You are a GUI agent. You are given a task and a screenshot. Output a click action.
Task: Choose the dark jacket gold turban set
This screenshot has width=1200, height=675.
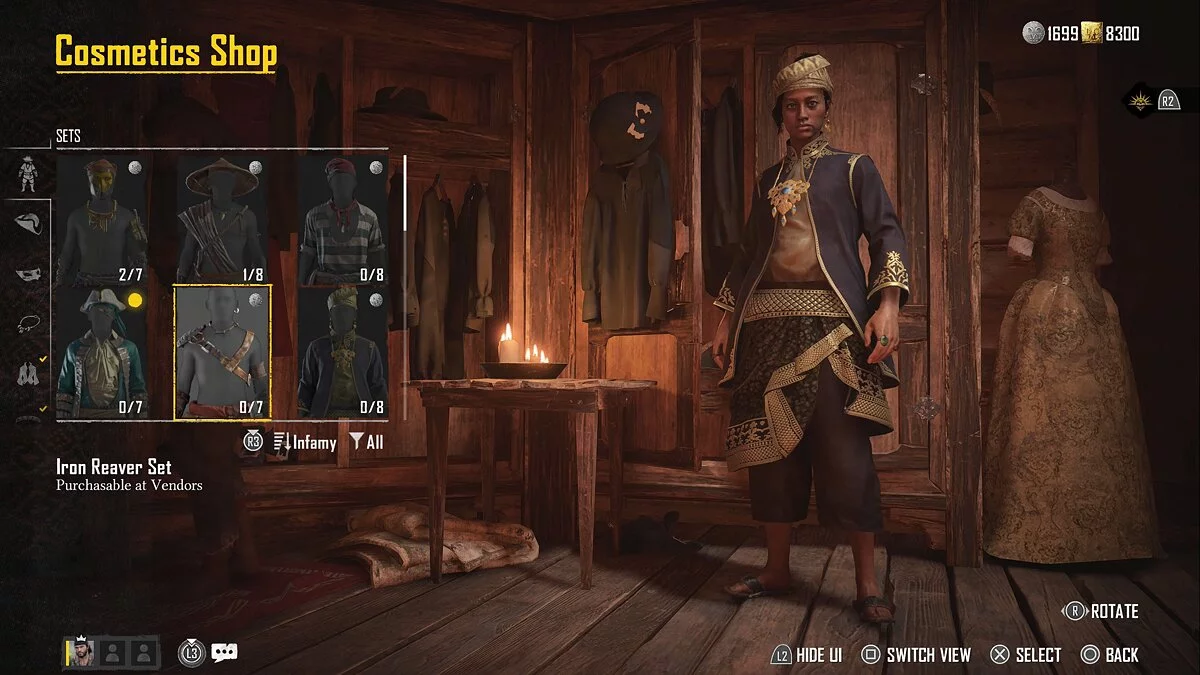pyautogui.click(x=343, y=353)
